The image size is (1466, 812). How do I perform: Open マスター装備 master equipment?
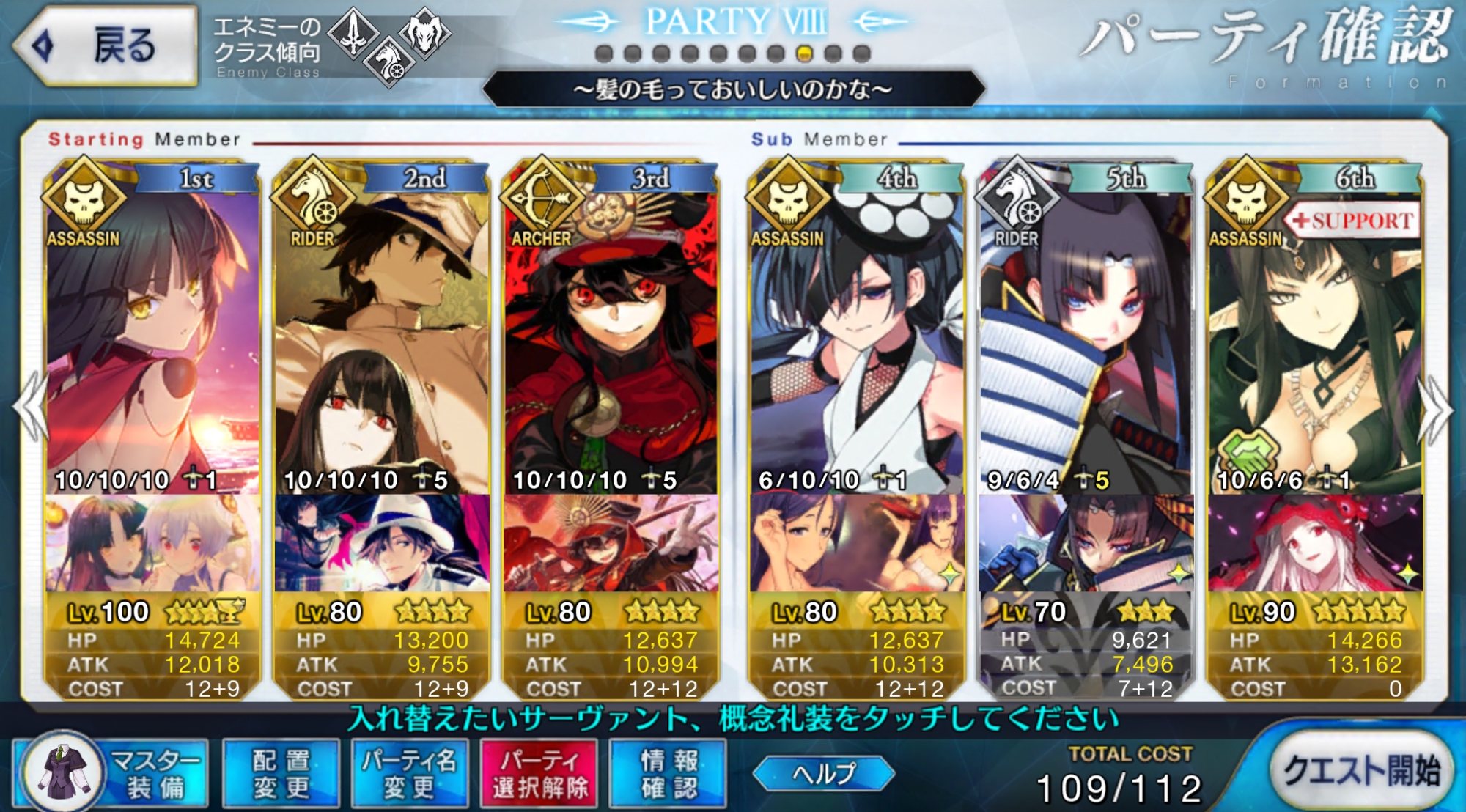point(111,774)
